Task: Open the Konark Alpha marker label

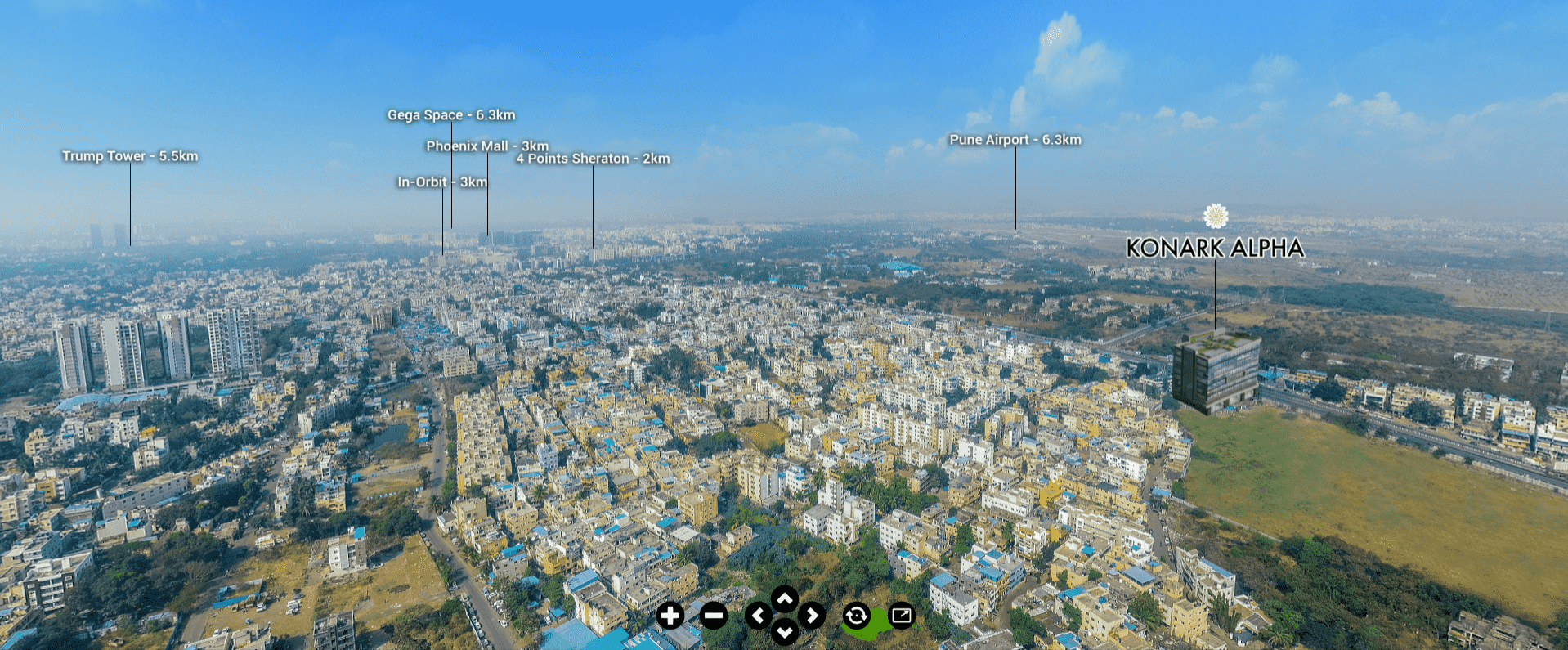Action: [1215, 248]
